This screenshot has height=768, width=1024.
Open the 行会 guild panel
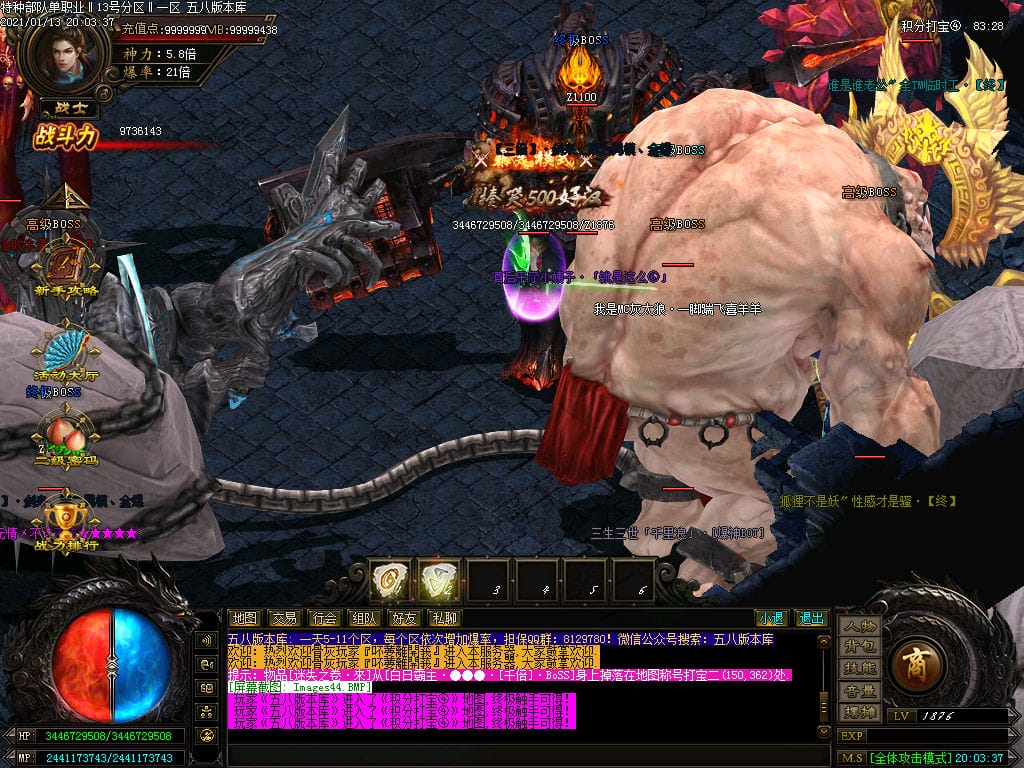(323, 618)
